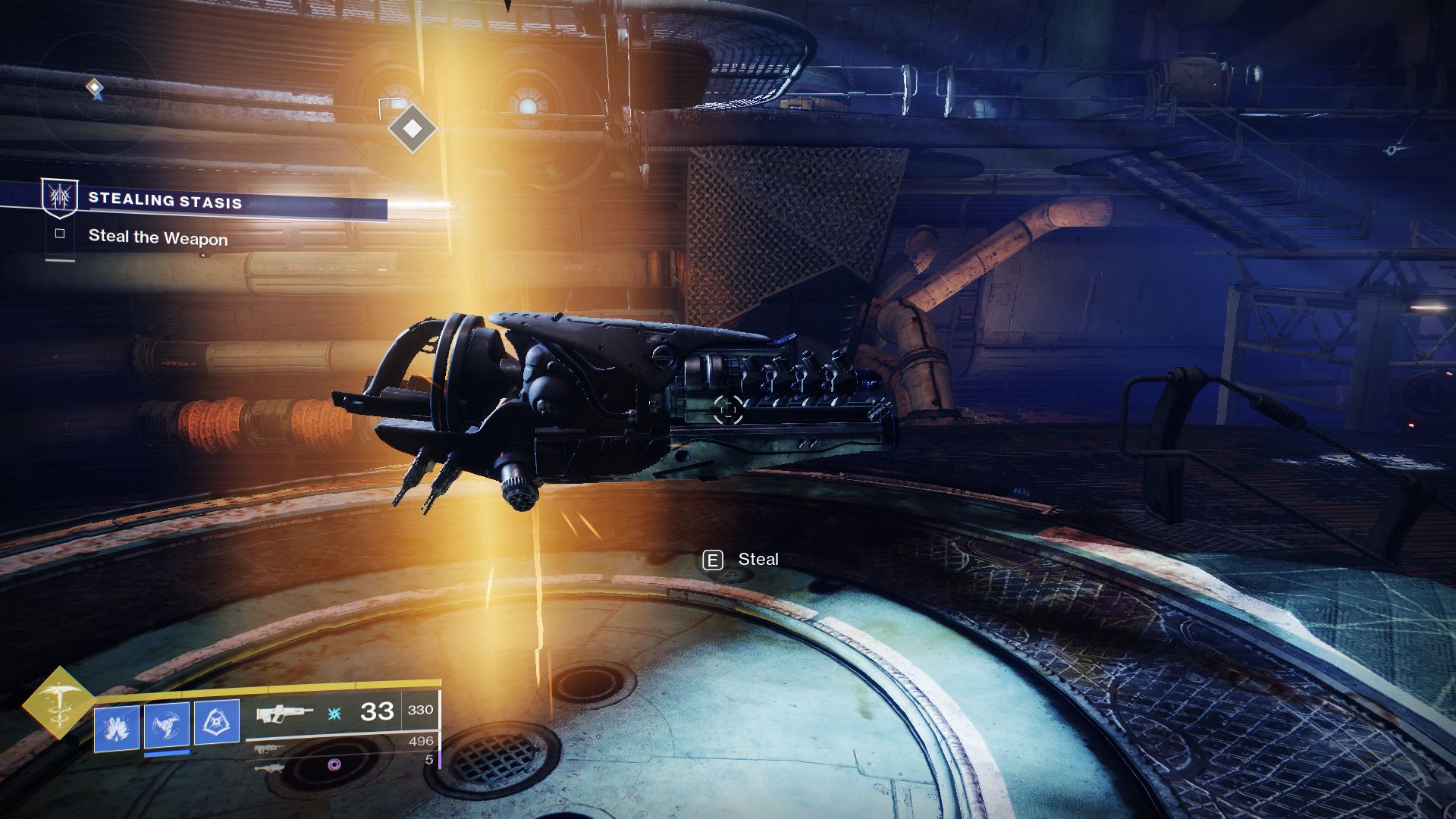Screen dimensions: 1456x819
Task: Click the Steal the Weapon objective text
Action: (x=158, y=237)
